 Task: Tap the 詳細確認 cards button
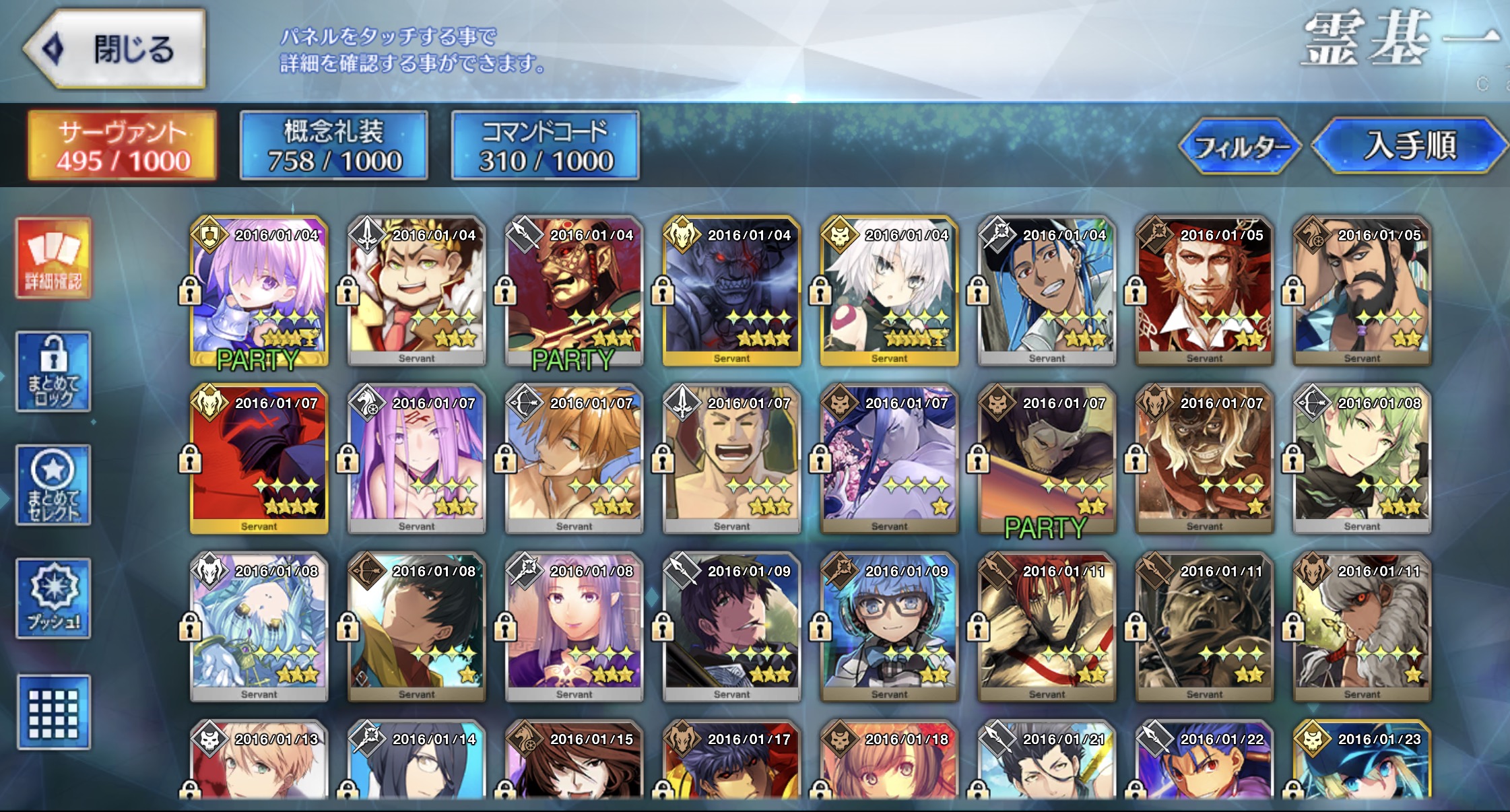click(53, 258)
